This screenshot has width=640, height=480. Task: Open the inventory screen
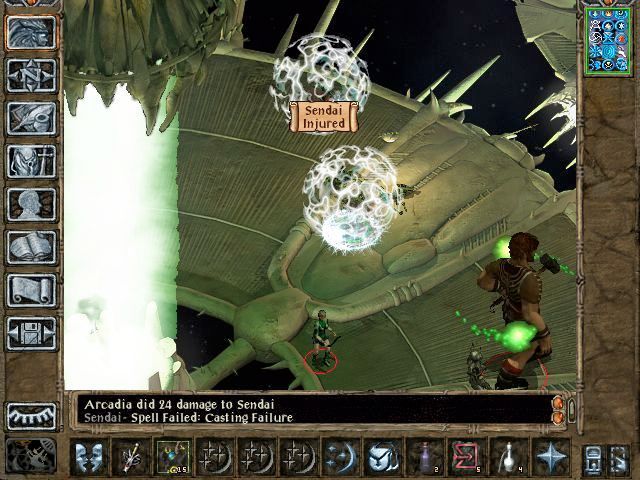[31, 161]
